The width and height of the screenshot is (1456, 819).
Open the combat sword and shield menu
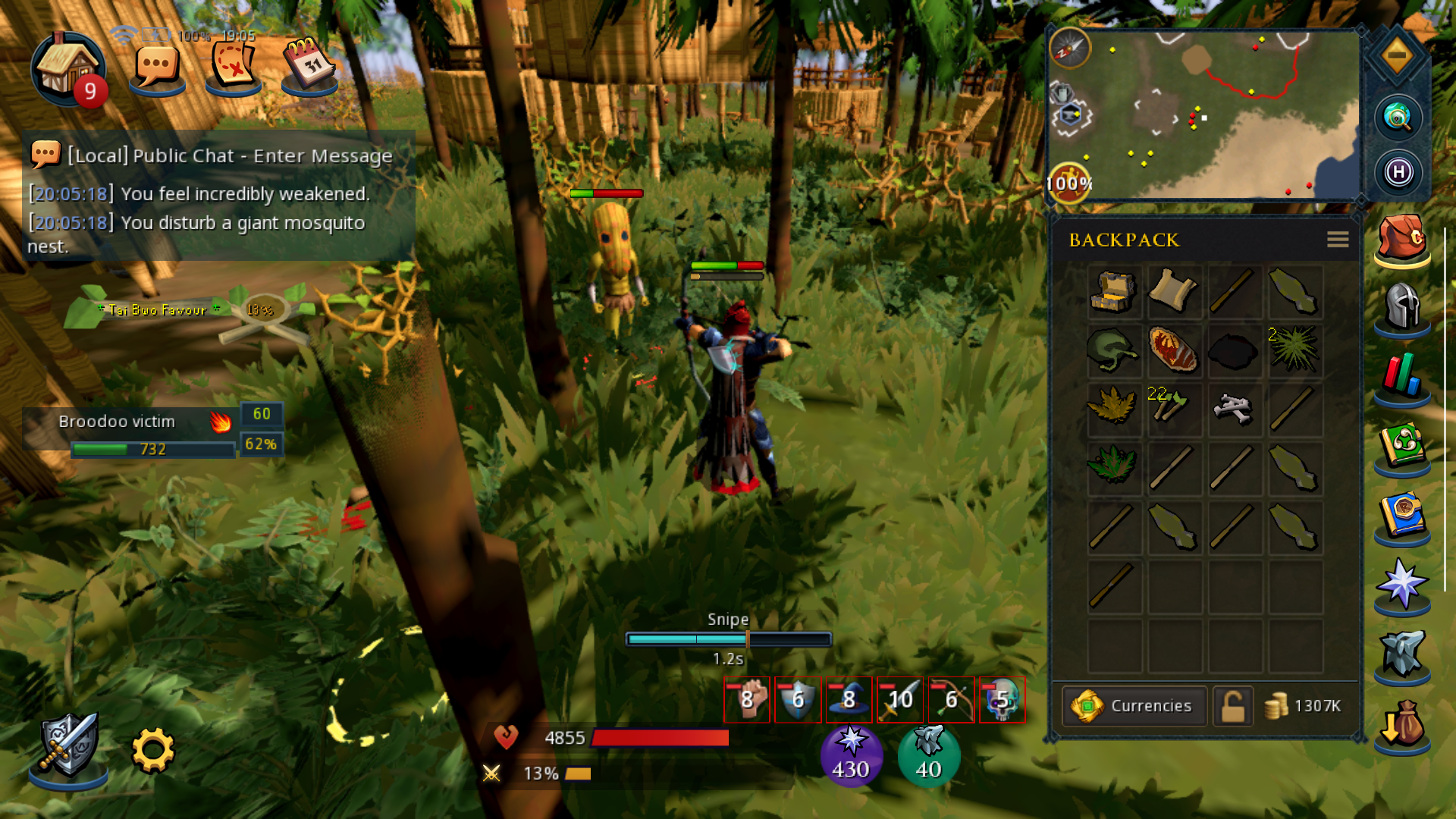pyautogui.click(x=68, y=746)
